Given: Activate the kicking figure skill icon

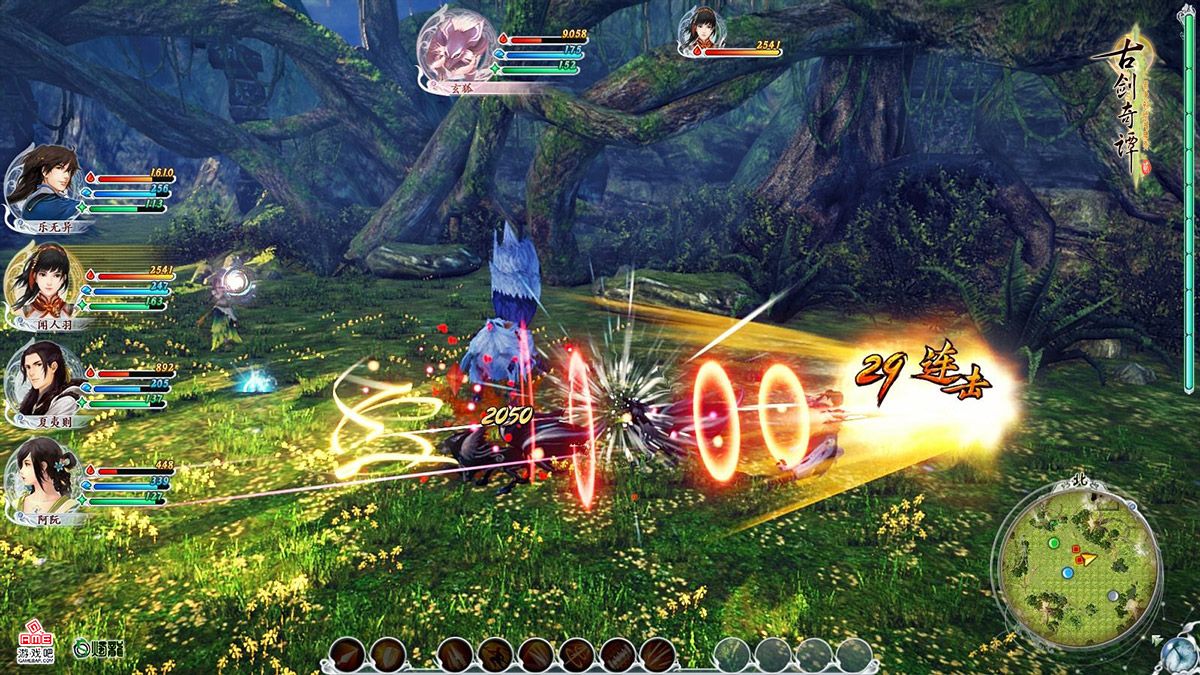Looking at the screenshot, I should (497, 656).
